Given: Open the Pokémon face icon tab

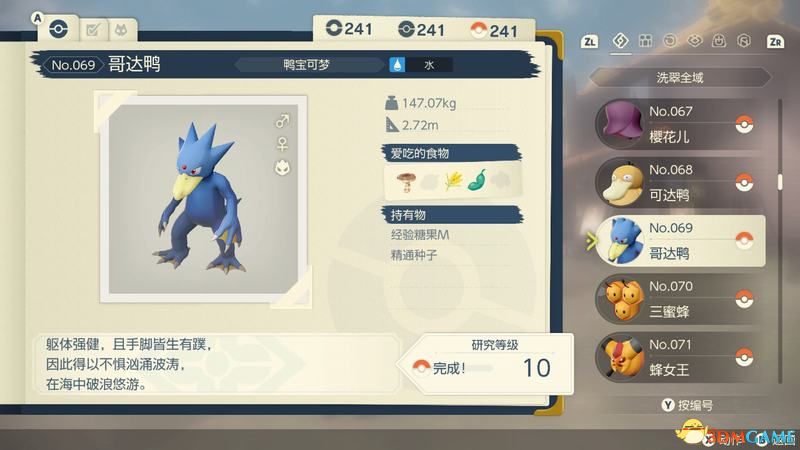Looking at the screenshot, I should tap(121, 30).
